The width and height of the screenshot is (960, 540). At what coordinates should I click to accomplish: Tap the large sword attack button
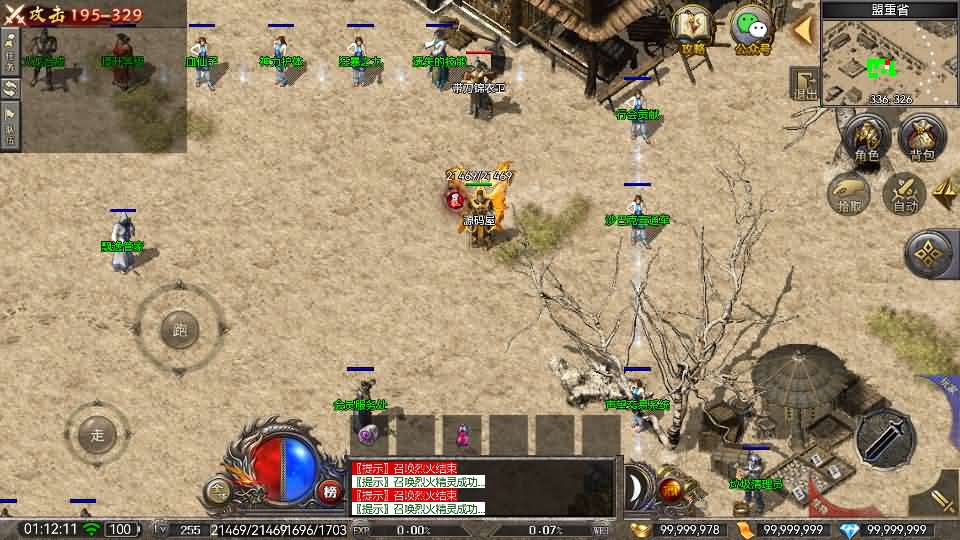click(885, 438)
